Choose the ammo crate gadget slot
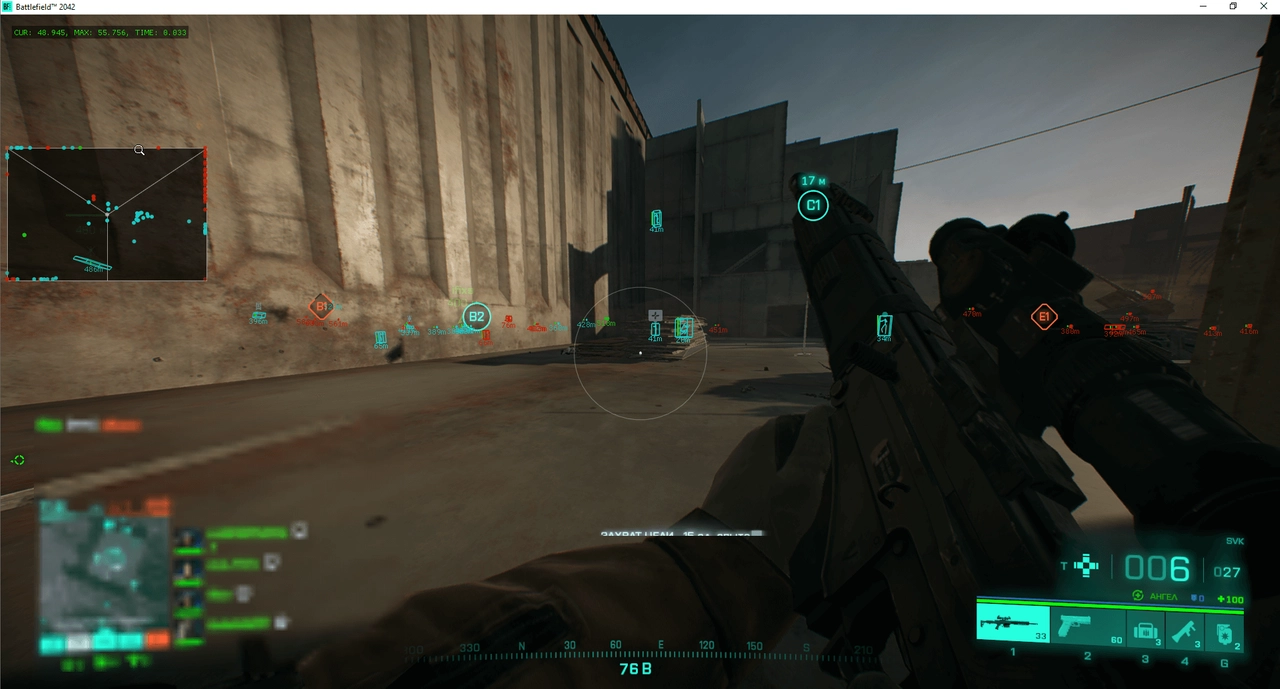This screenshot has width=1280, height=689. tap(1146, 630)
